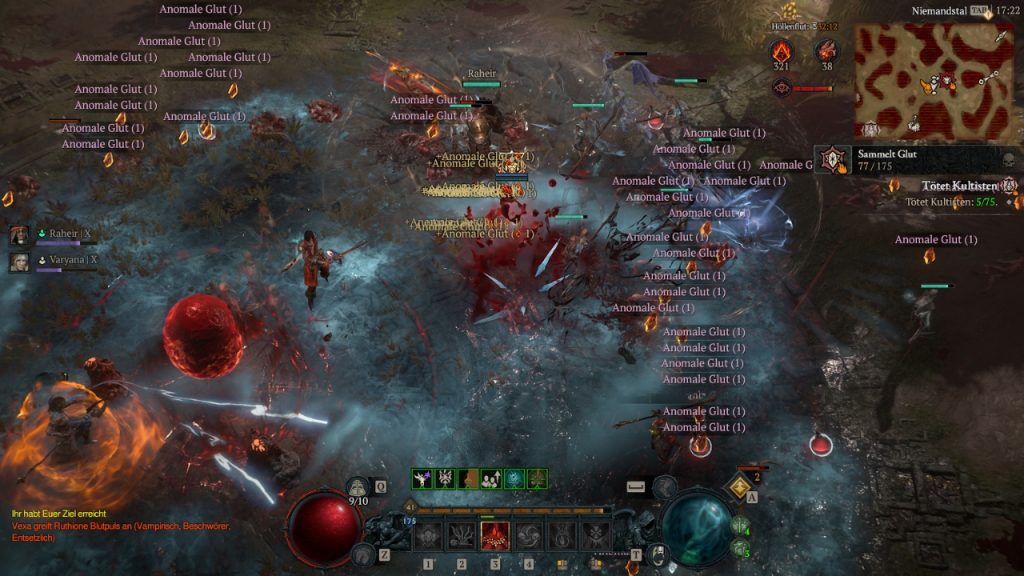The height and width of the screenshot is (576, 1024).
Task: Select Varyana's party portrait
Action: coord(19,261)
